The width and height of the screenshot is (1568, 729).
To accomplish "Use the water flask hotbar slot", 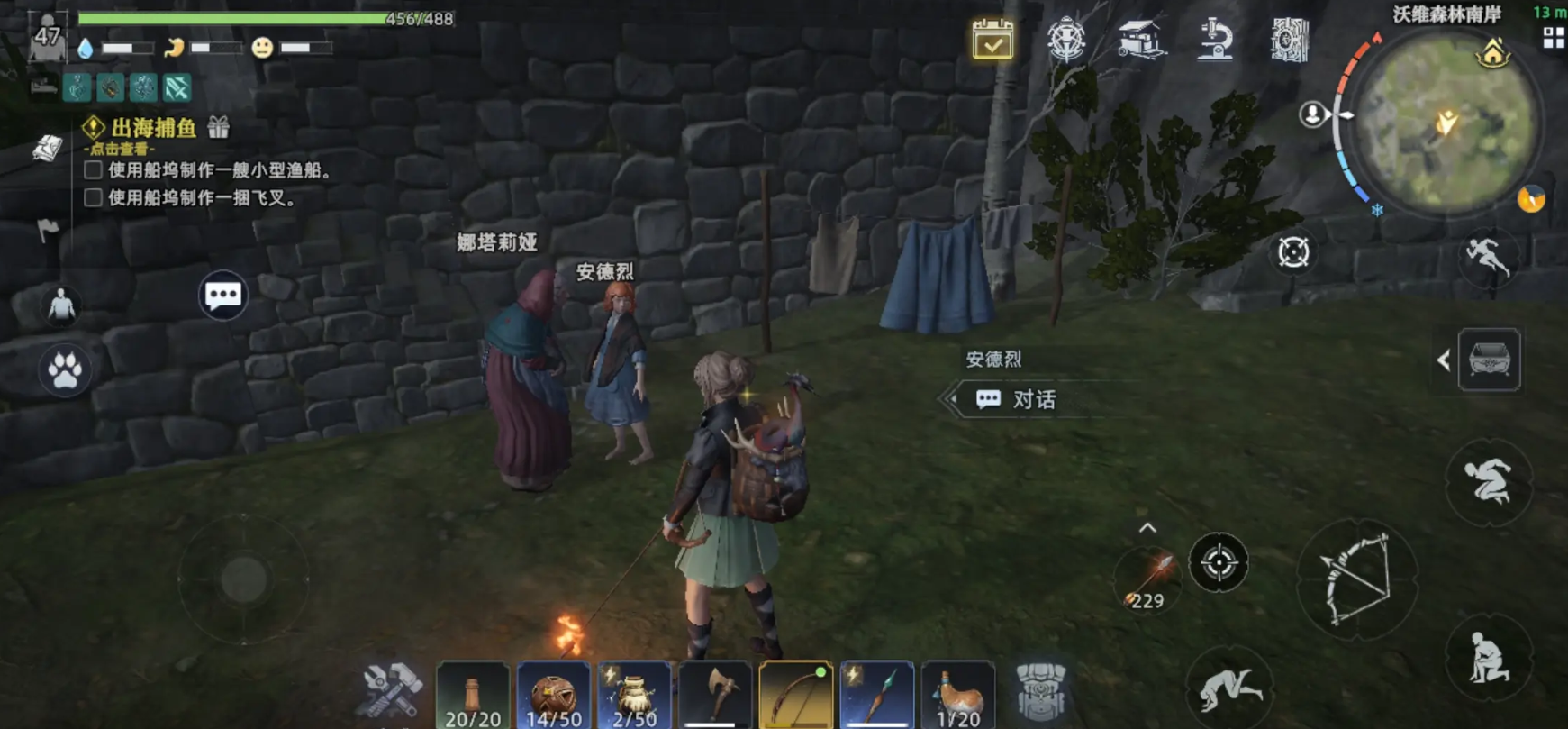I will (x=958, y=696).
